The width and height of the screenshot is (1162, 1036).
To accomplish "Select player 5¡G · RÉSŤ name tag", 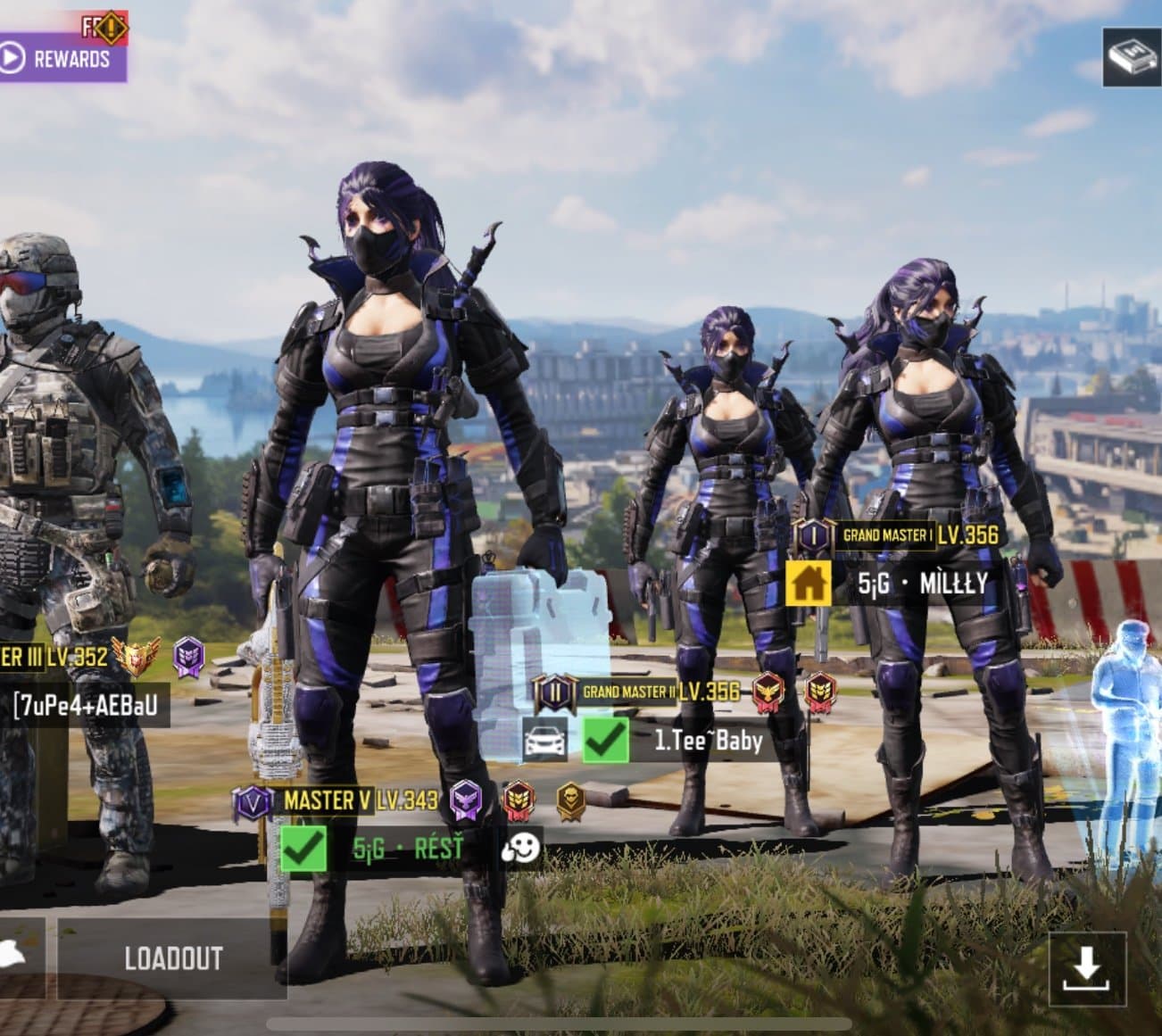I will [408, 848].
